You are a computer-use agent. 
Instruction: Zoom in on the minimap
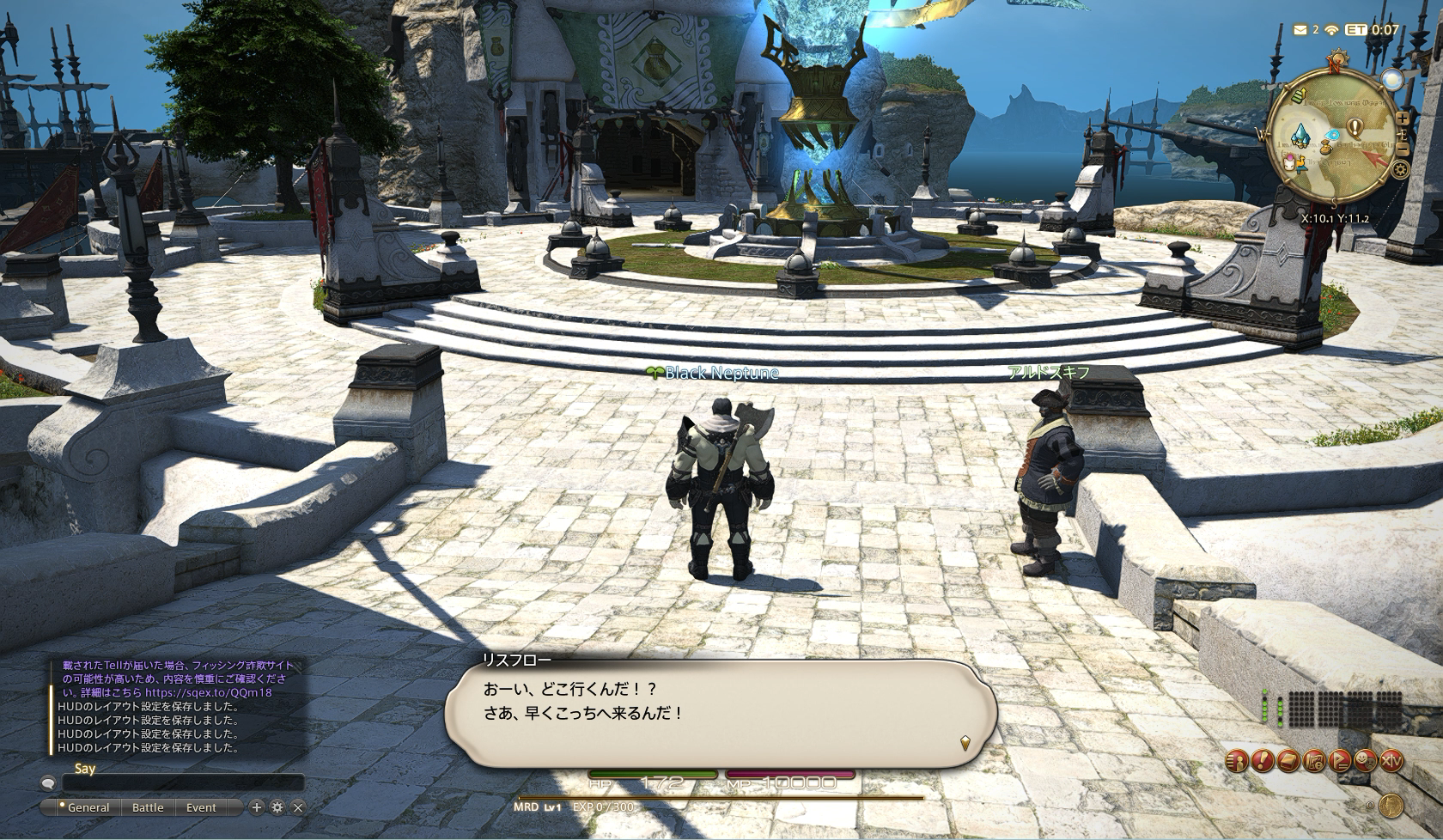1403,119
